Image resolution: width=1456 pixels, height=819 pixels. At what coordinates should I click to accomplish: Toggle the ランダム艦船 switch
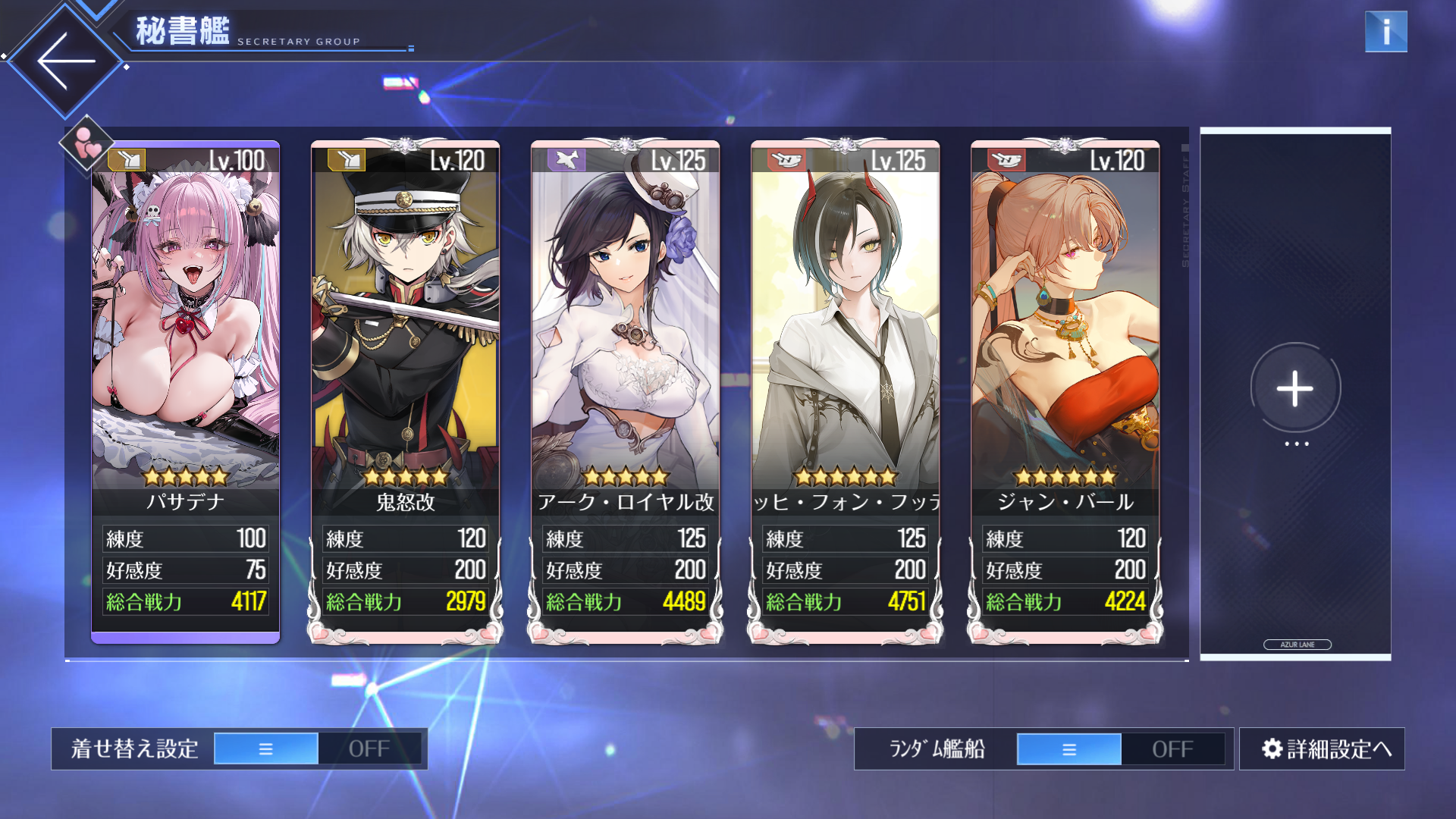click(1120, 749)
